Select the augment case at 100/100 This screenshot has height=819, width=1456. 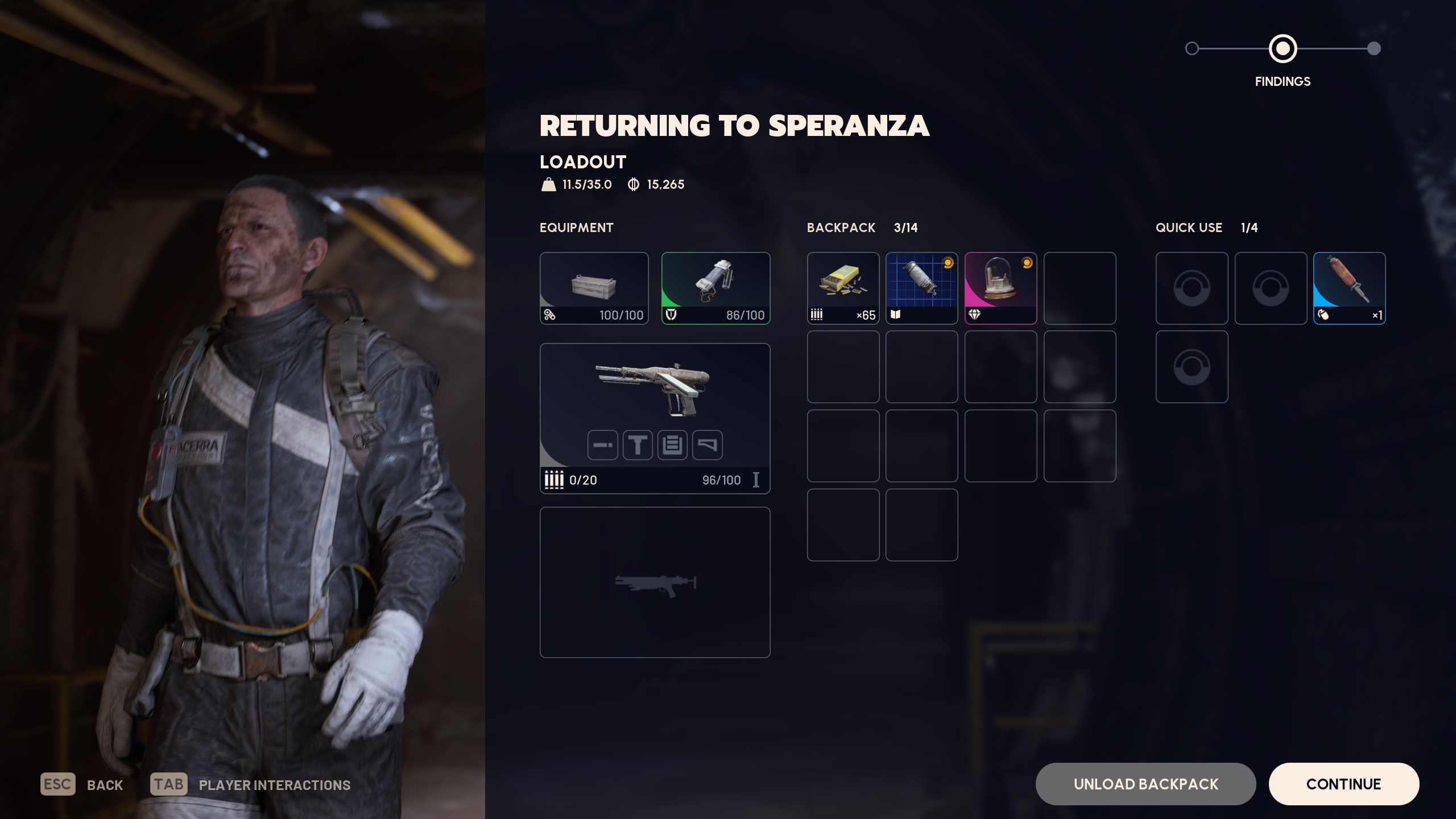(x=594, y=288)
